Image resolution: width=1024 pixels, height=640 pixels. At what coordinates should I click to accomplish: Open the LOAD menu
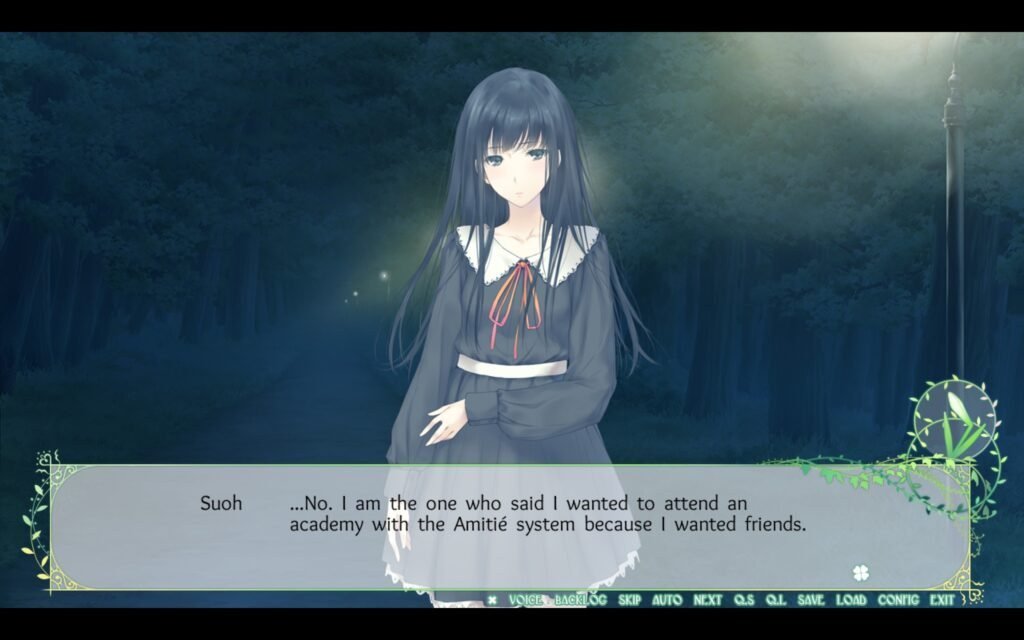(851, 600)
